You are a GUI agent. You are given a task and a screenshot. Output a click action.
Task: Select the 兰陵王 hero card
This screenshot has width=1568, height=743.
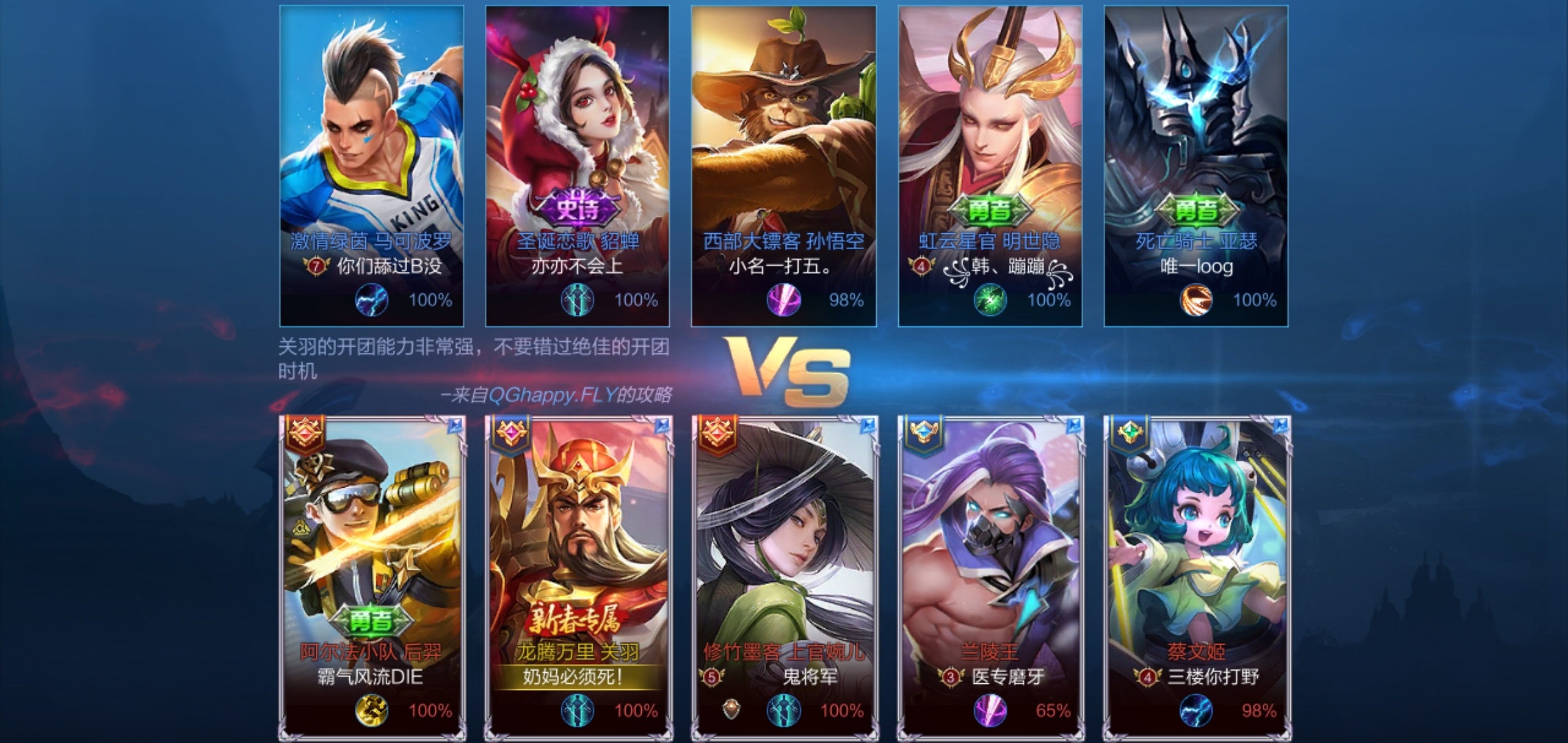tap(990, 550)
